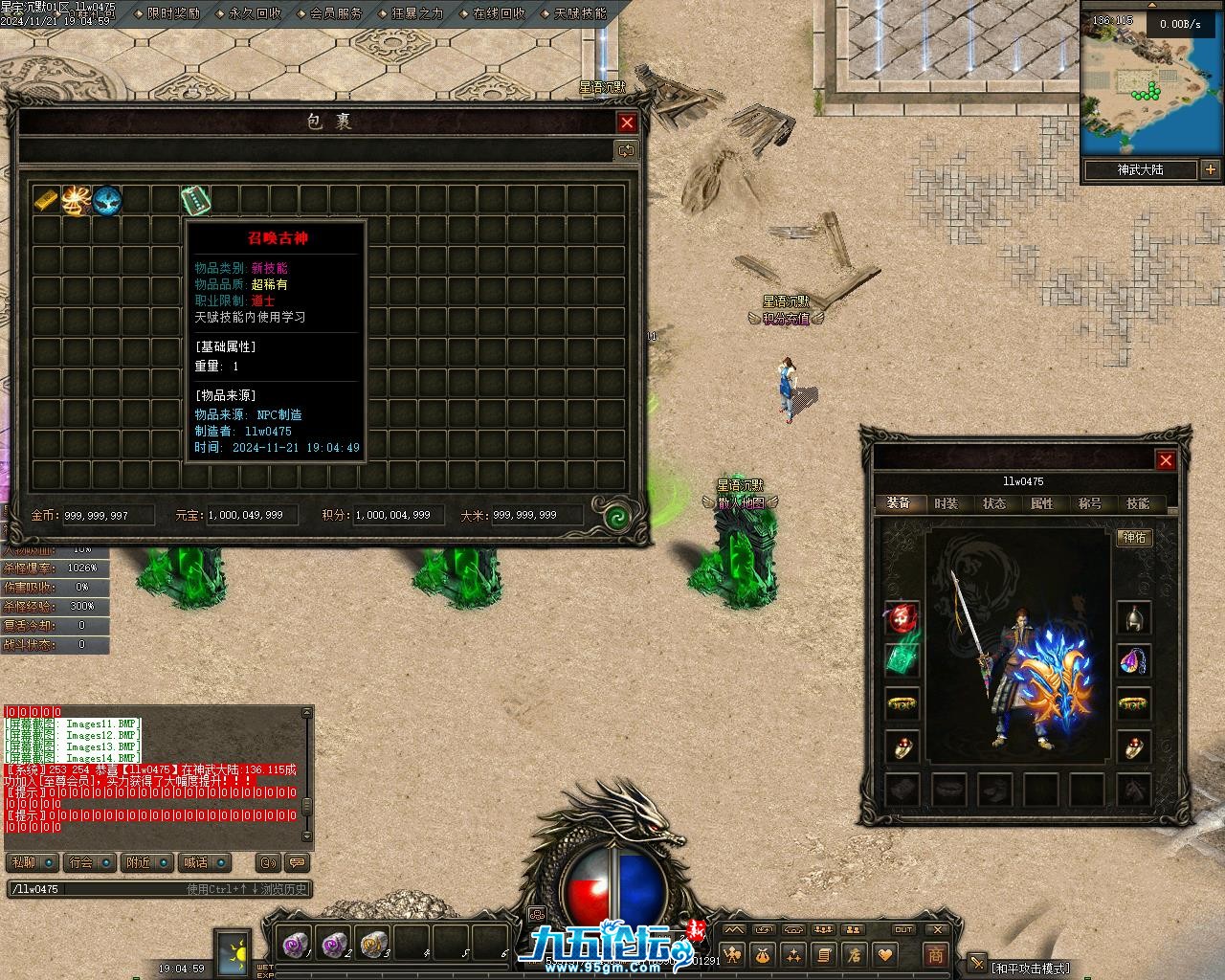Viewport: 1225px width, 980px height.
Task: Open the 限时奖励 timed rewards menu
Action: [174, 13]
